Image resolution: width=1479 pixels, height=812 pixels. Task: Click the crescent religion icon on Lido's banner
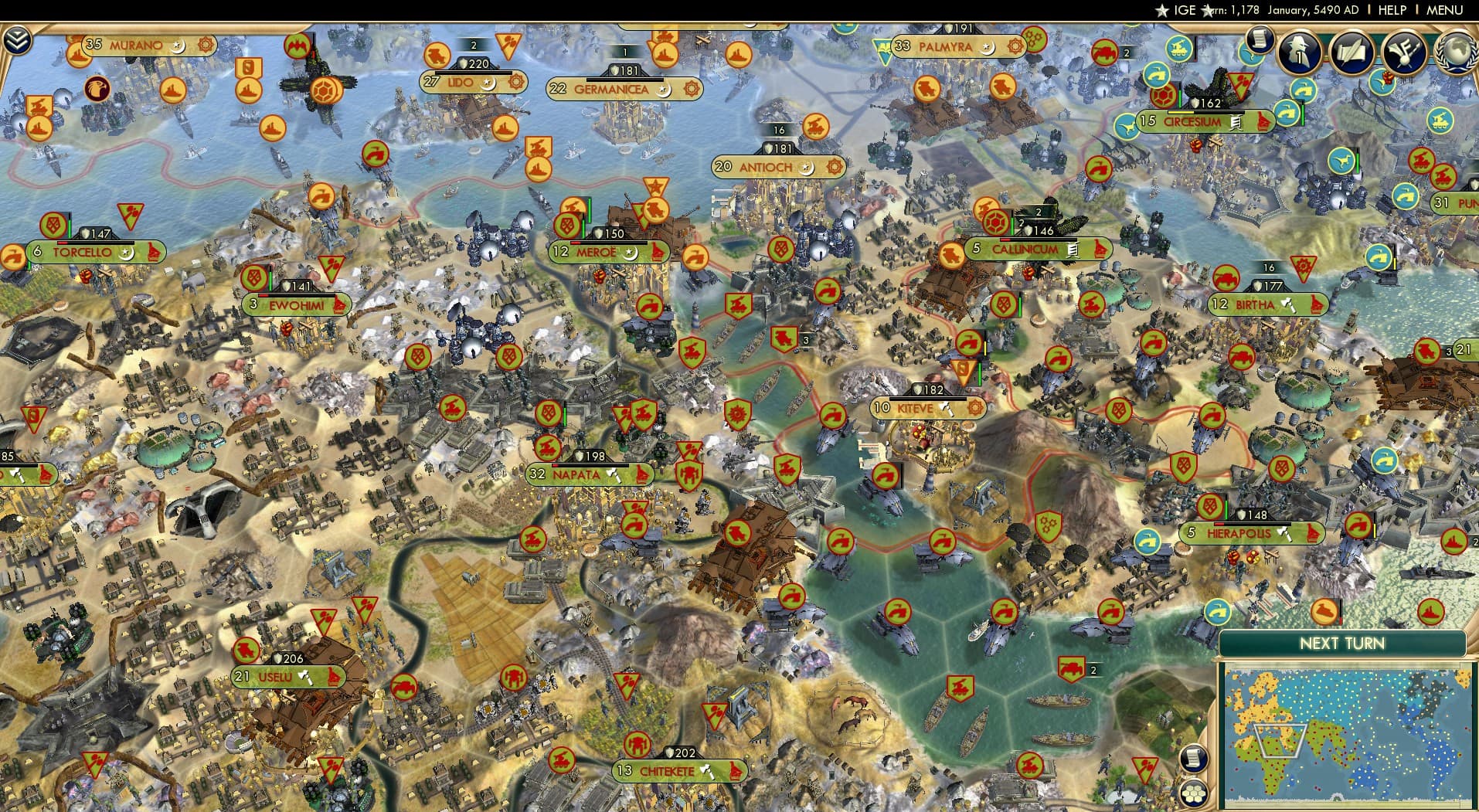[x=488, y=85]
